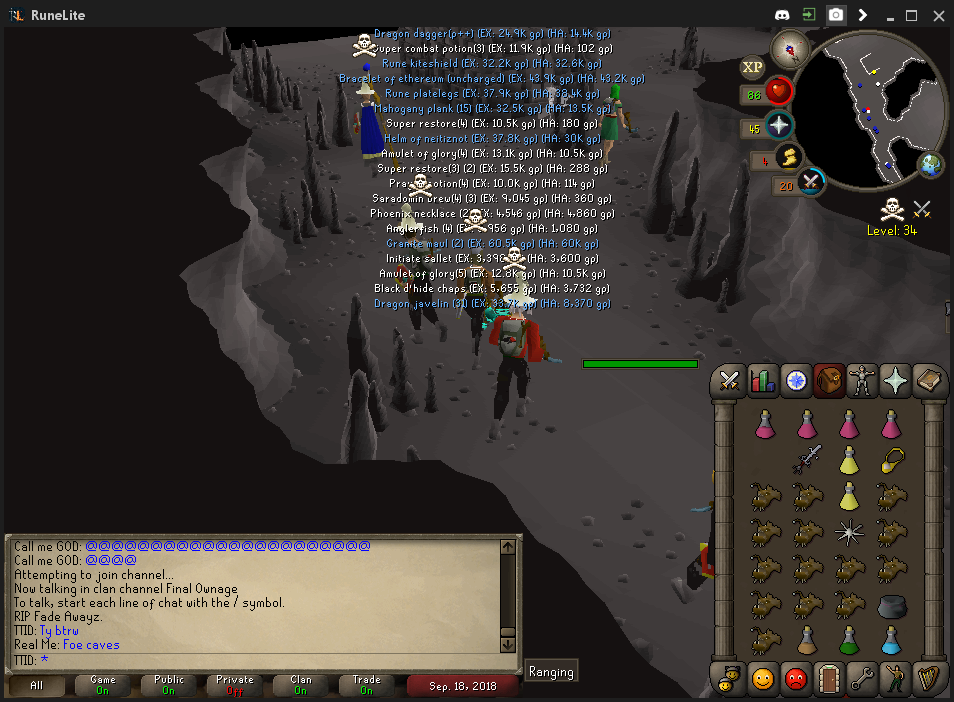The width and height of the screenshot is (954, 702).
Task: Open the Magic spellbook tab
Action: (929, 381)
